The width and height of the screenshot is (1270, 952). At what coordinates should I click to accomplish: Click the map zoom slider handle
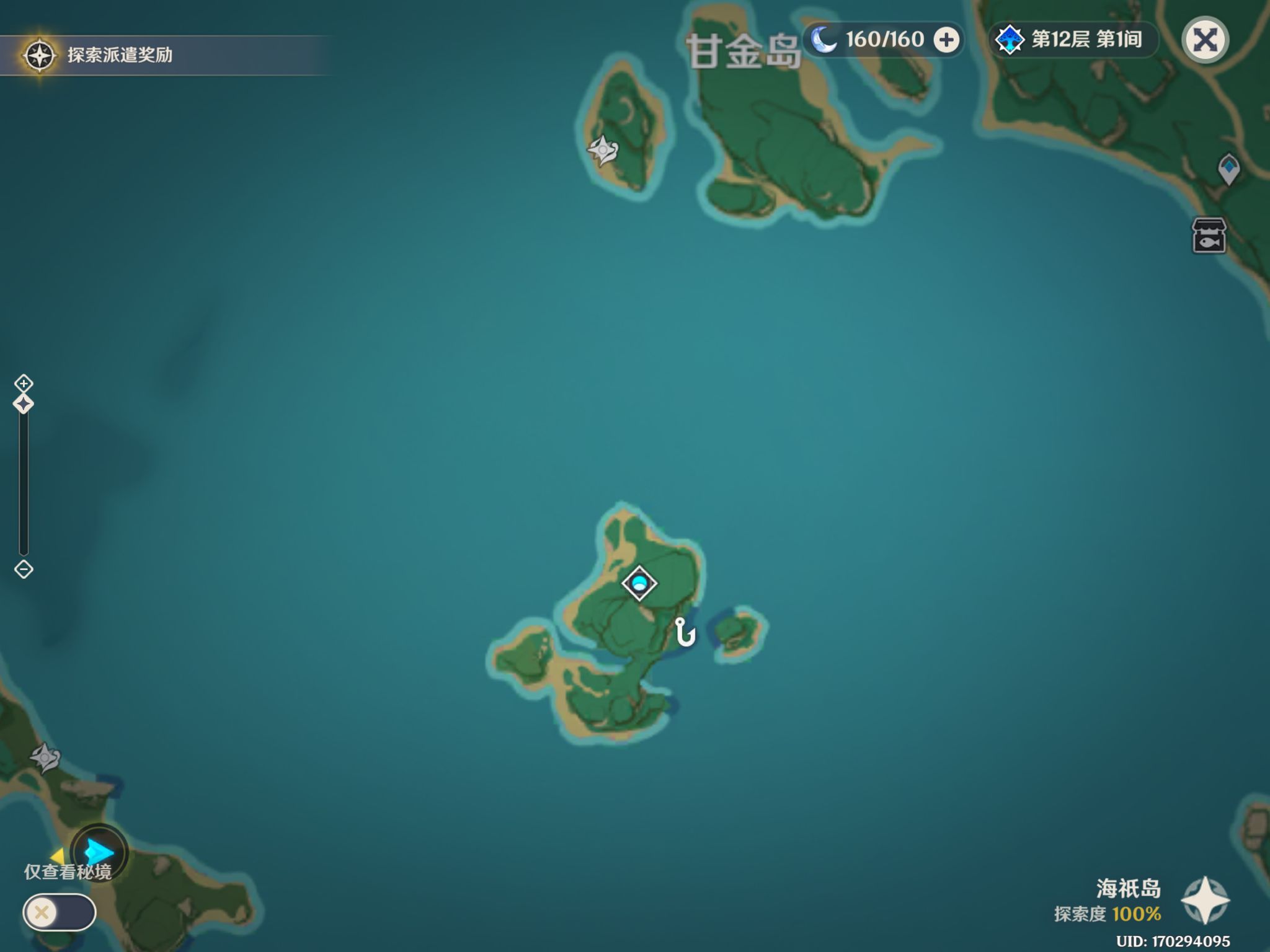pos(24,405)
